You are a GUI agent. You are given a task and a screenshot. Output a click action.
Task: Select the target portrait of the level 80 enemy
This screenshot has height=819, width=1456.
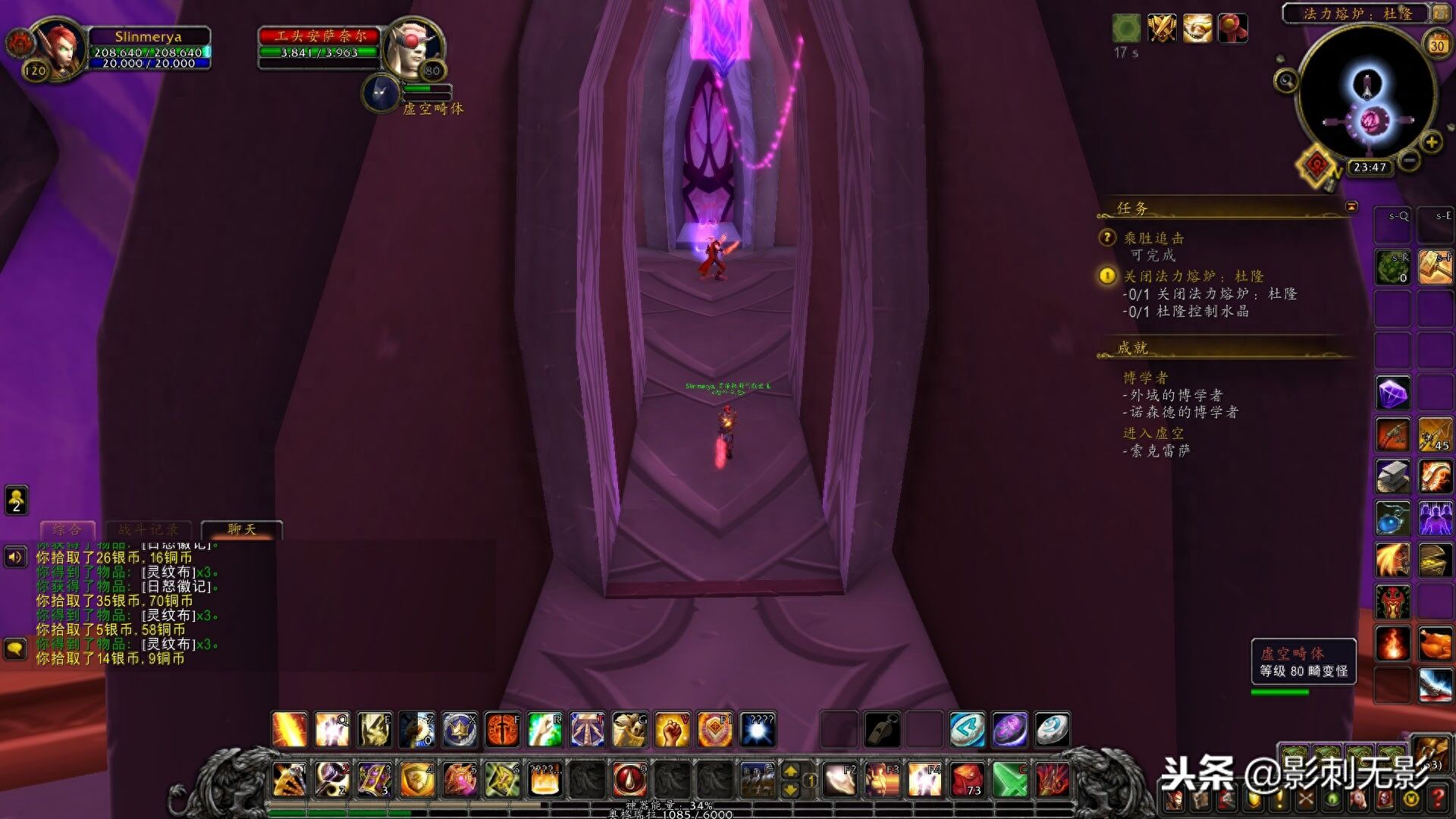[412, 47]
